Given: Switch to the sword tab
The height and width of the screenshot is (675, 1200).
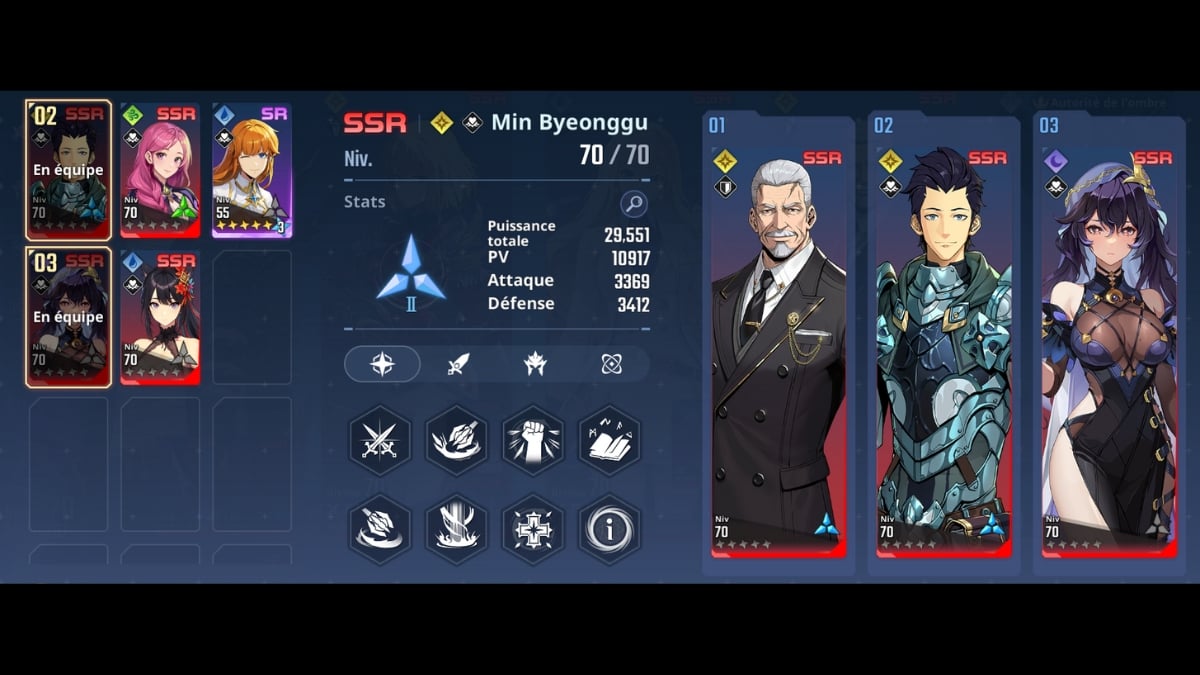Looking at the screenshot, I should click(459, 364).
